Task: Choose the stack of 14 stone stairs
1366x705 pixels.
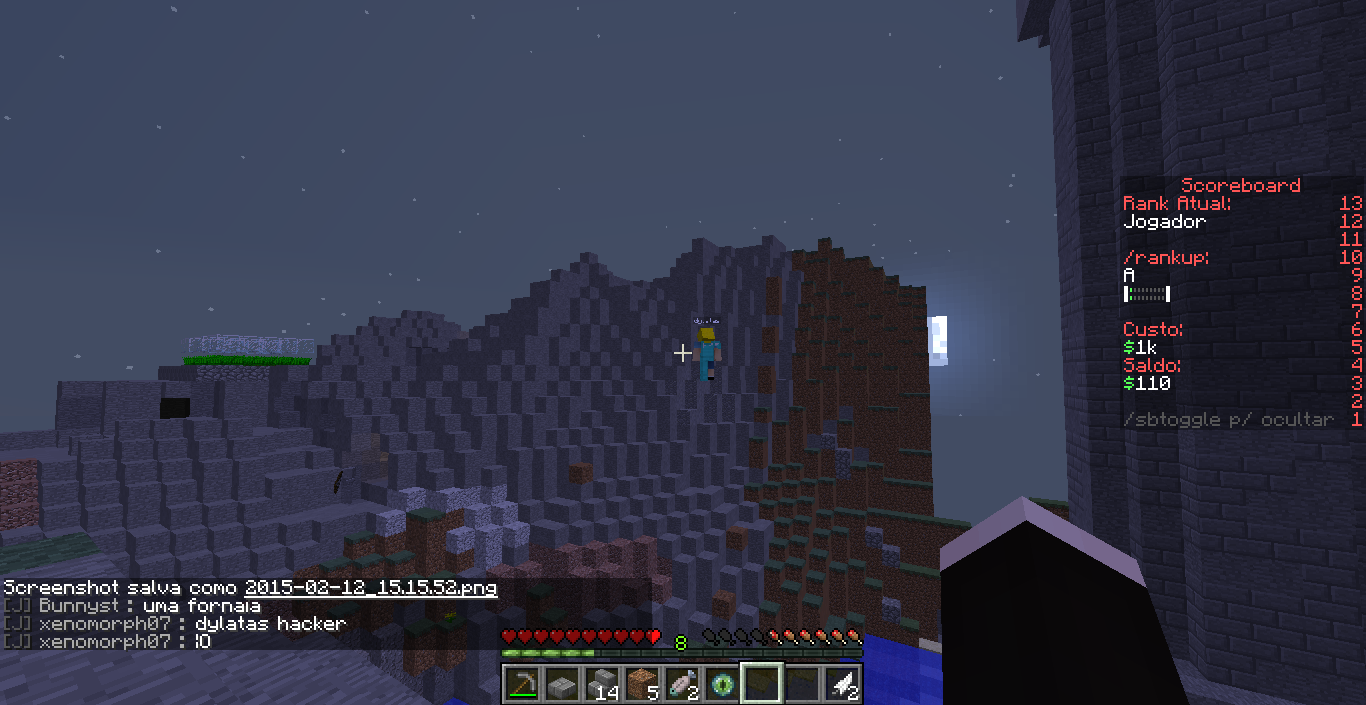Action: pos(602,684)
